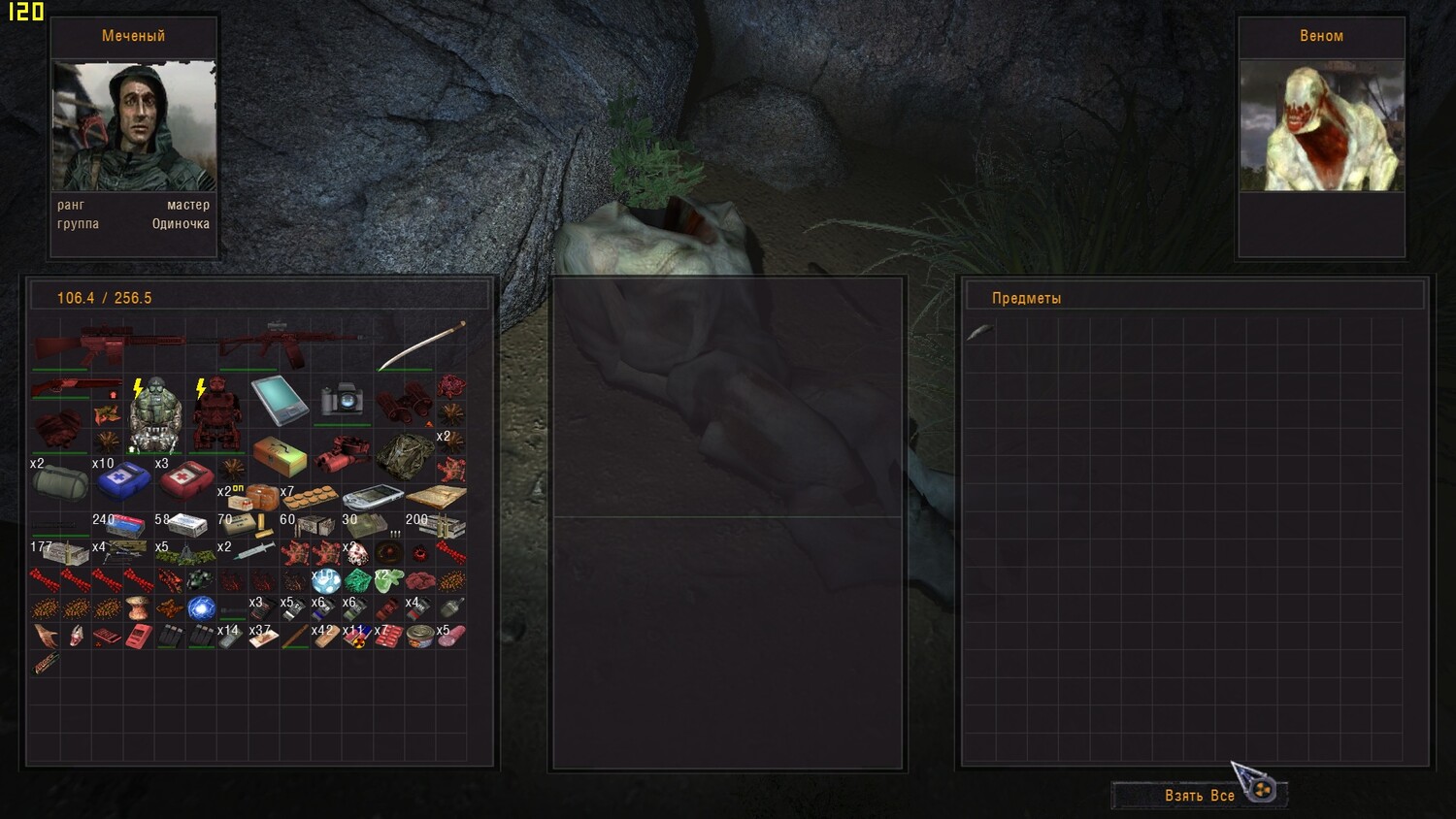1456x819 pixels.
Task: Select the glowing blue orb artifact
Action: pos(201,608)
